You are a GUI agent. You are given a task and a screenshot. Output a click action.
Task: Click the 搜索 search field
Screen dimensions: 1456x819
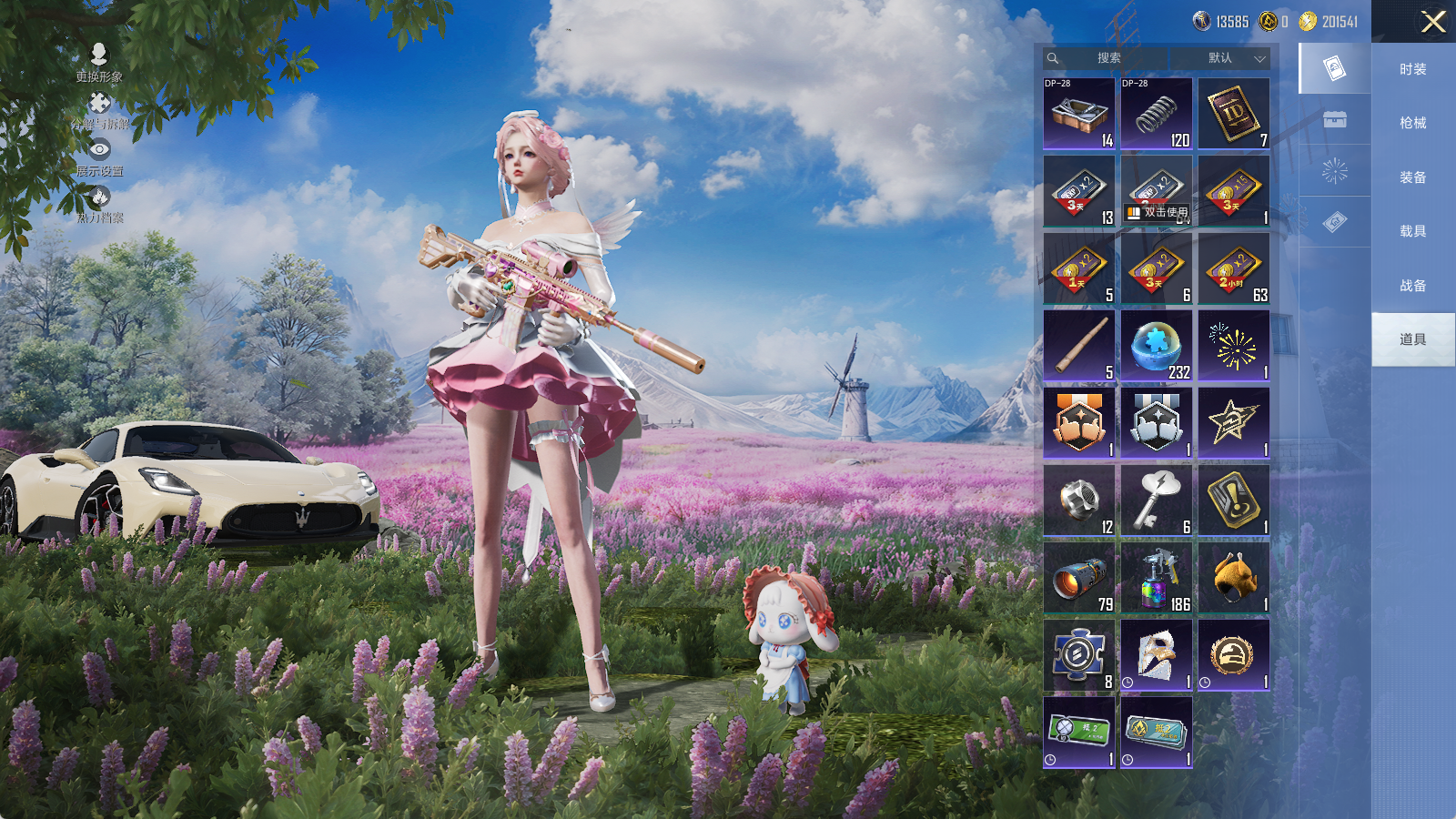tap(1108, 58)
